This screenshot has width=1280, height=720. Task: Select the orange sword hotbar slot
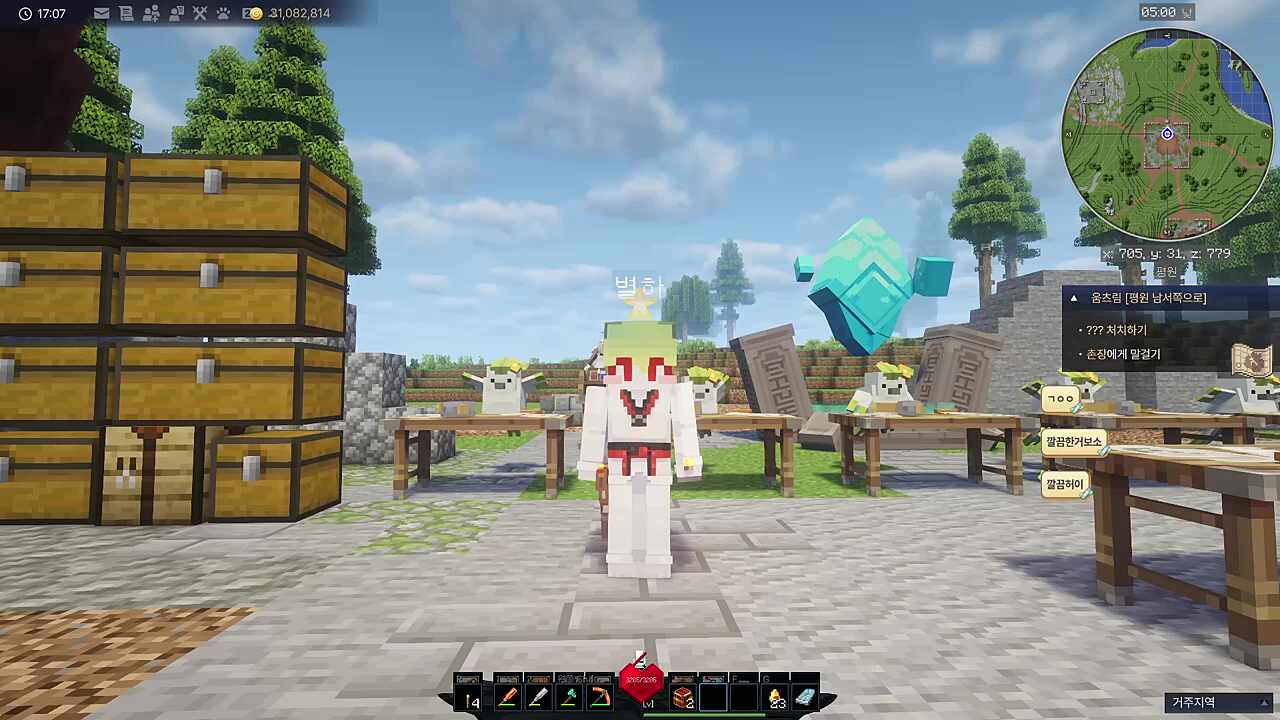click(x=507, y=697)
